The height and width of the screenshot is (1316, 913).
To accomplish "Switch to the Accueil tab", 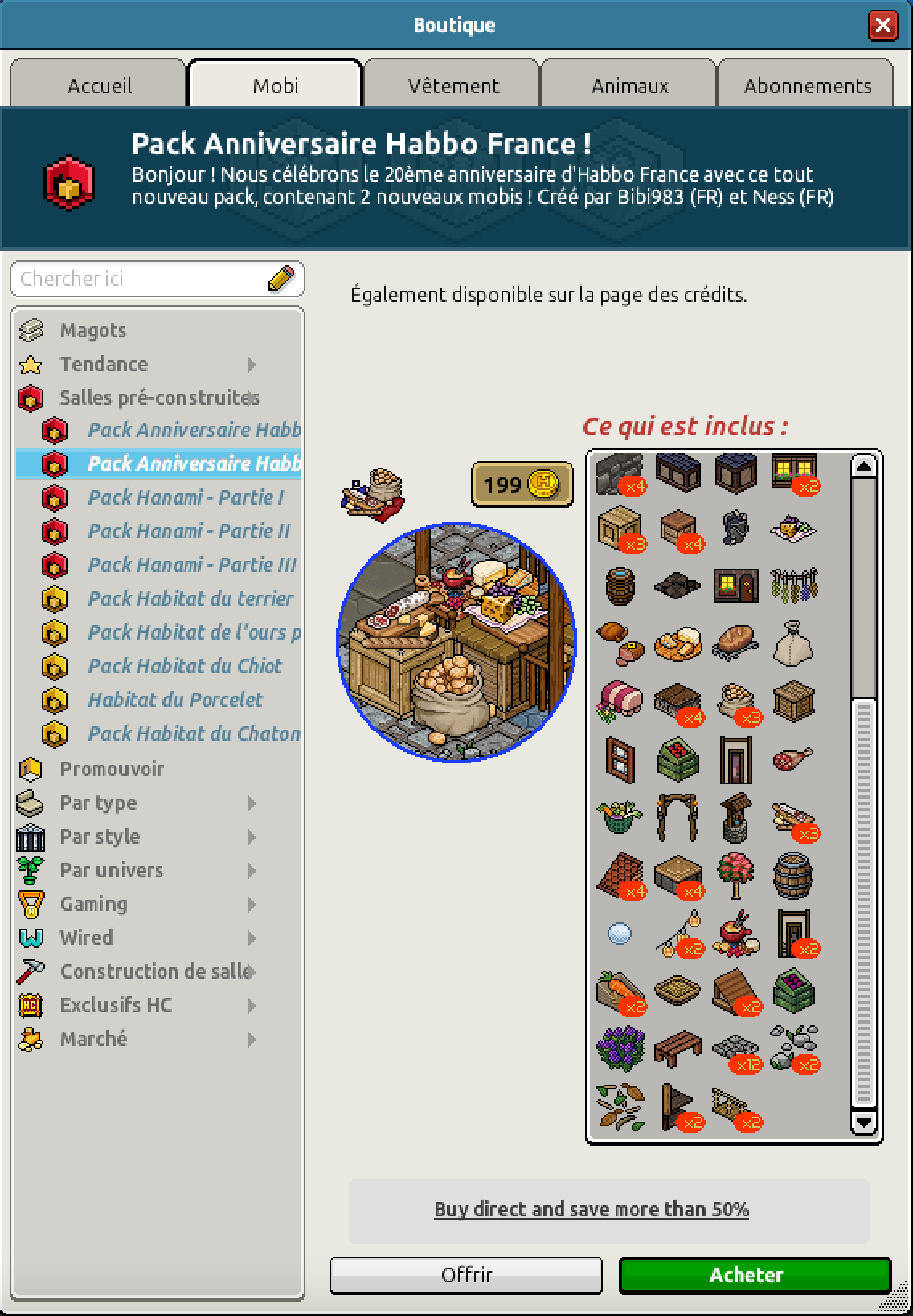I will (x=99, y=85).
